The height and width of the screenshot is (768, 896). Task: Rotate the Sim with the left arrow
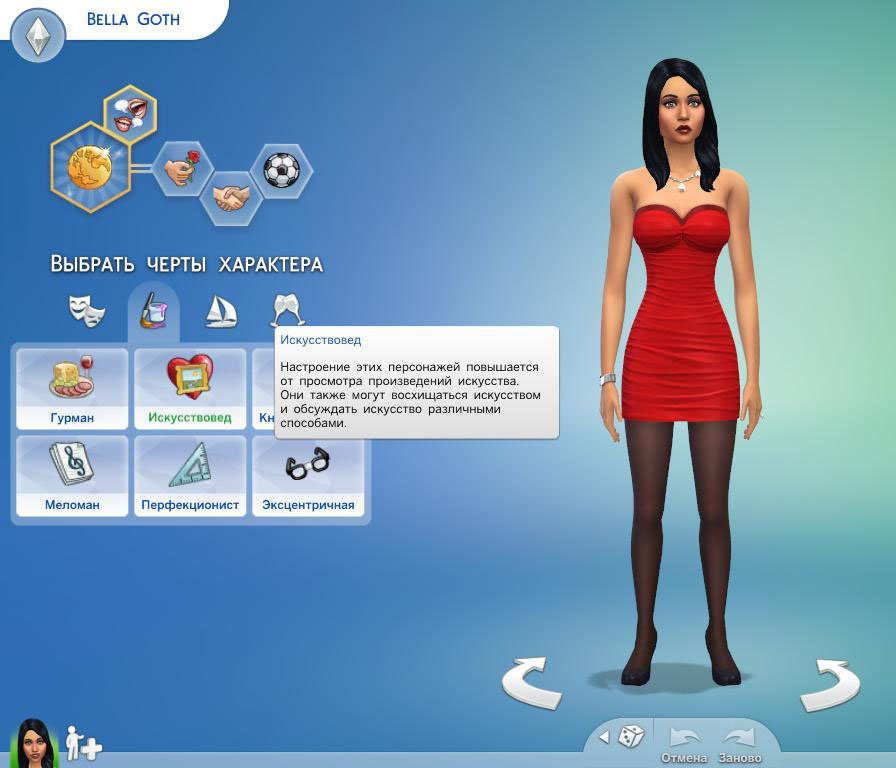[531, 684]
